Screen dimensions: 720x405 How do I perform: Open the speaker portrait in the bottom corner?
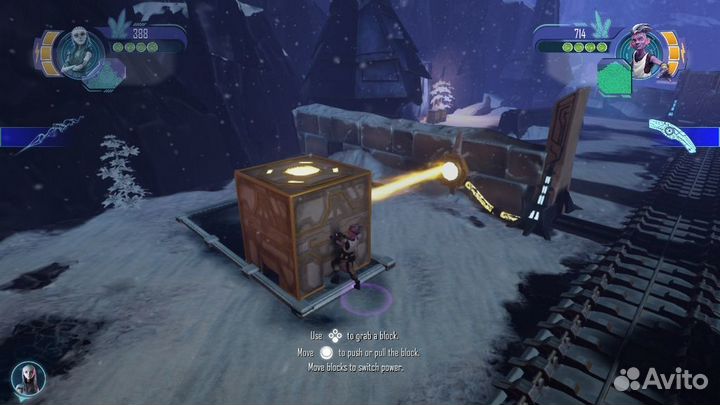[x=27, y=376]
